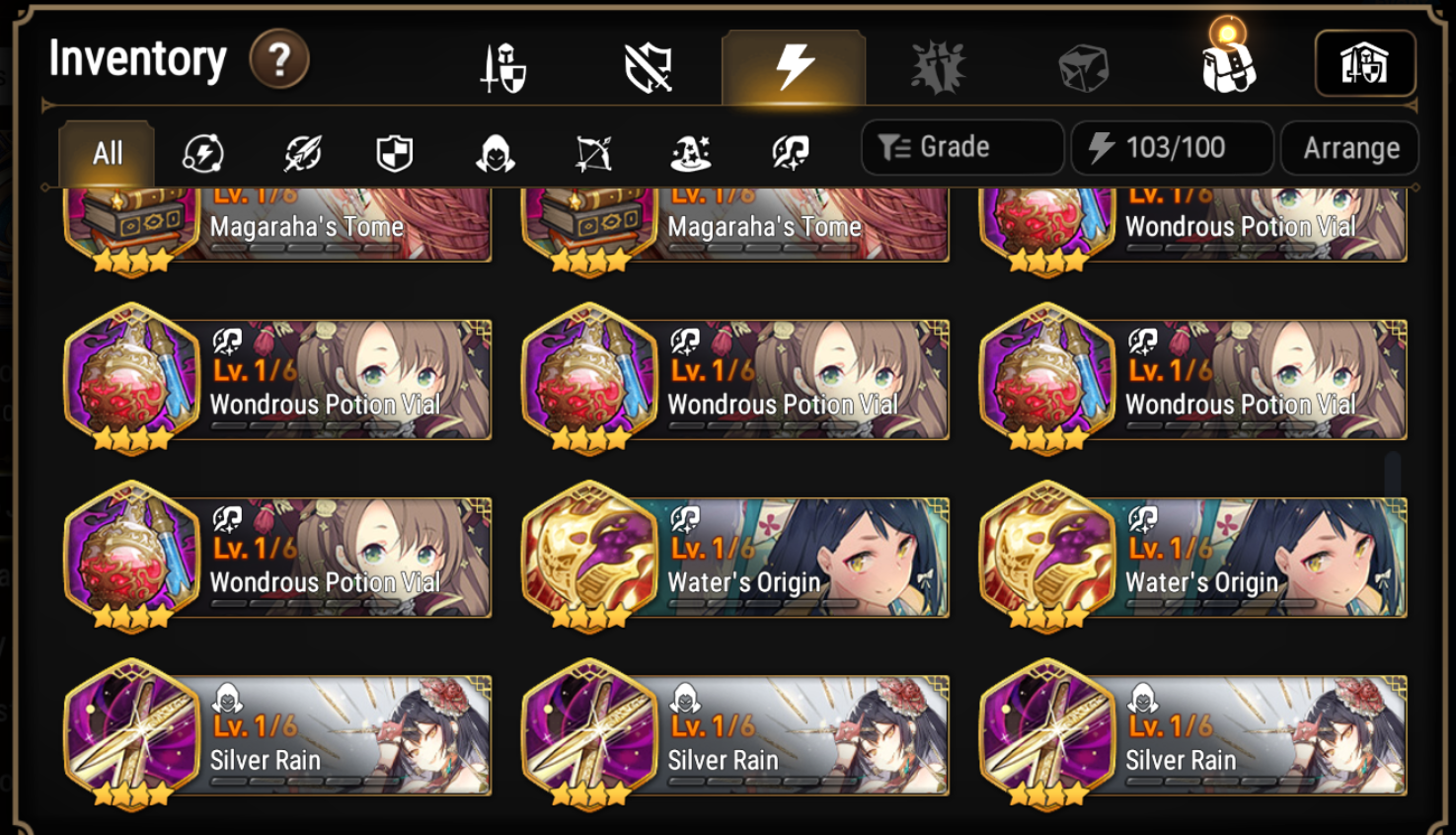Image resolution: width=1456 pixels, height=835 pixels.
Task: Toggle the Ranger class filter
Action: [592, 151]
